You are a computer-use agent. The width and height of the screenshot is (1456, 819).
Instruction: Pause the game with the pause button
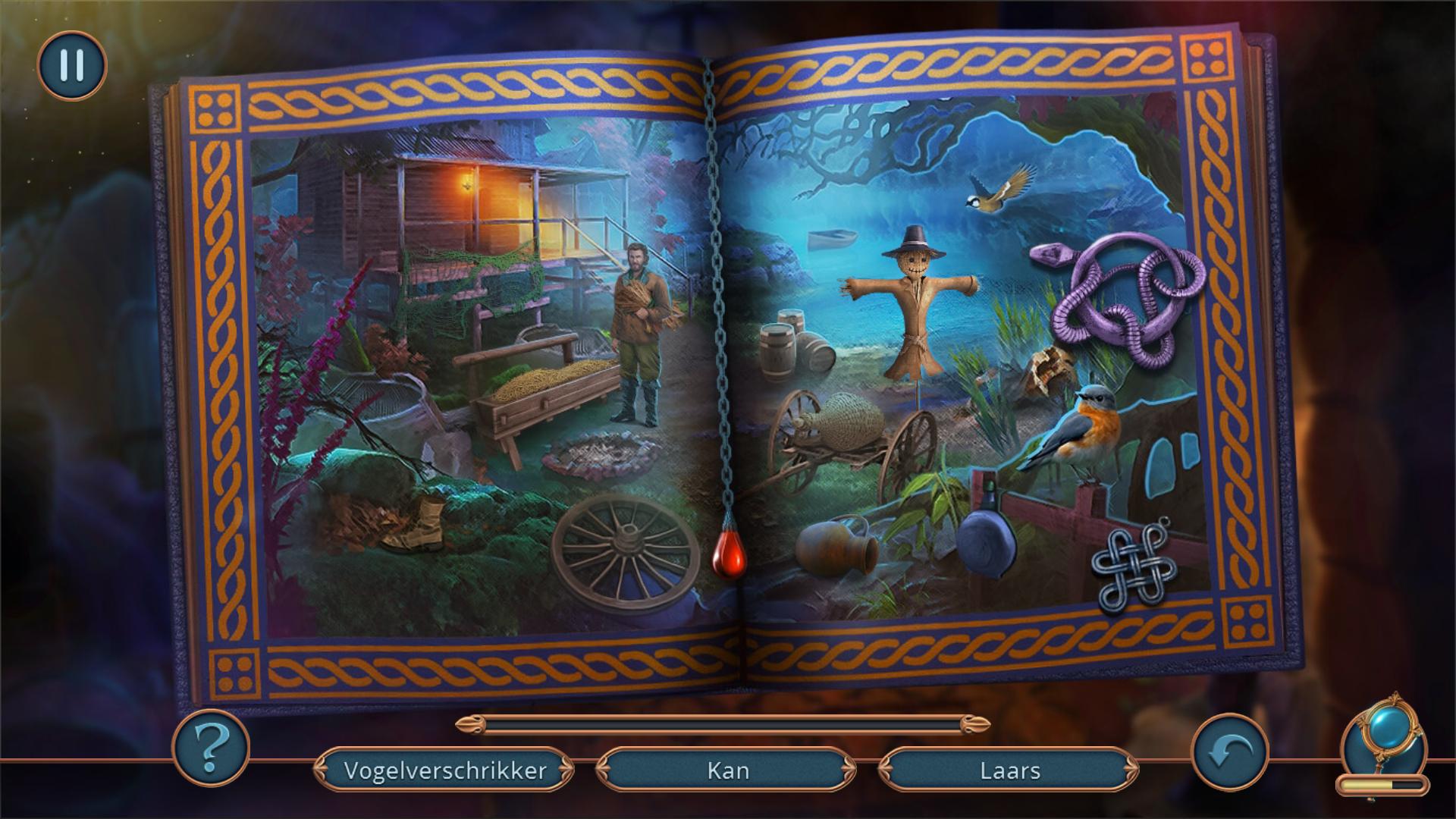(x=72, y=66)
